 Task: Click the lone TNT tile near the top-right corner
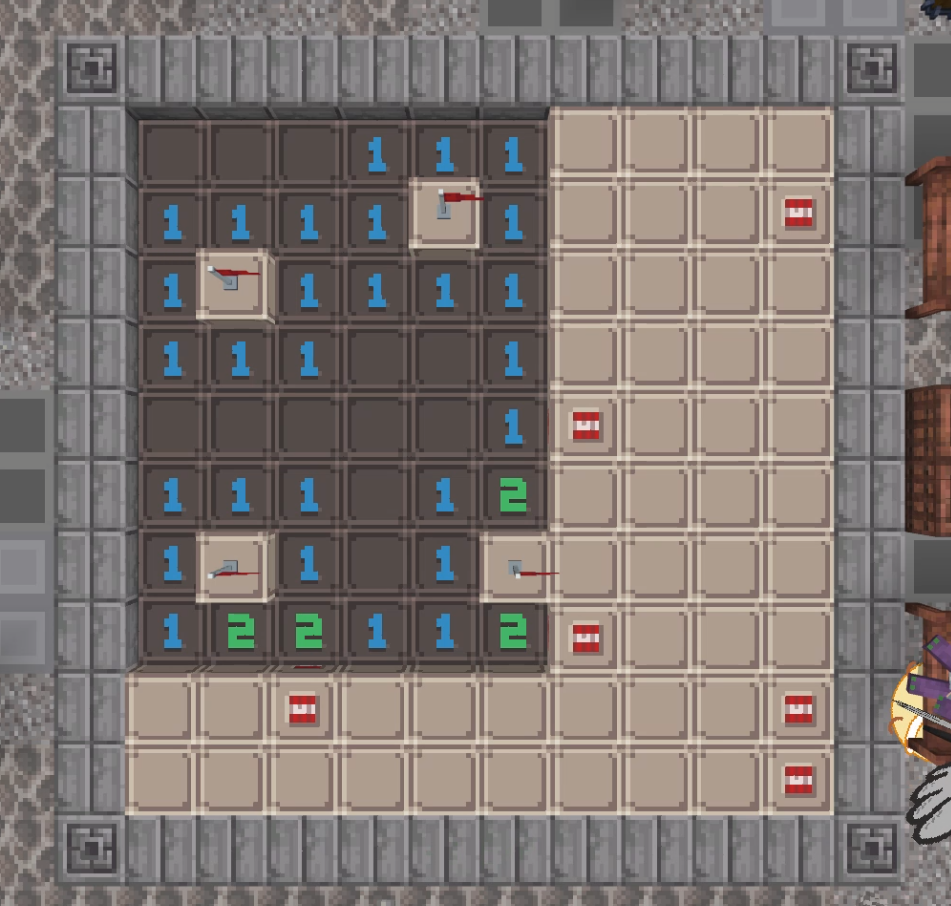(x=798, y=212)
